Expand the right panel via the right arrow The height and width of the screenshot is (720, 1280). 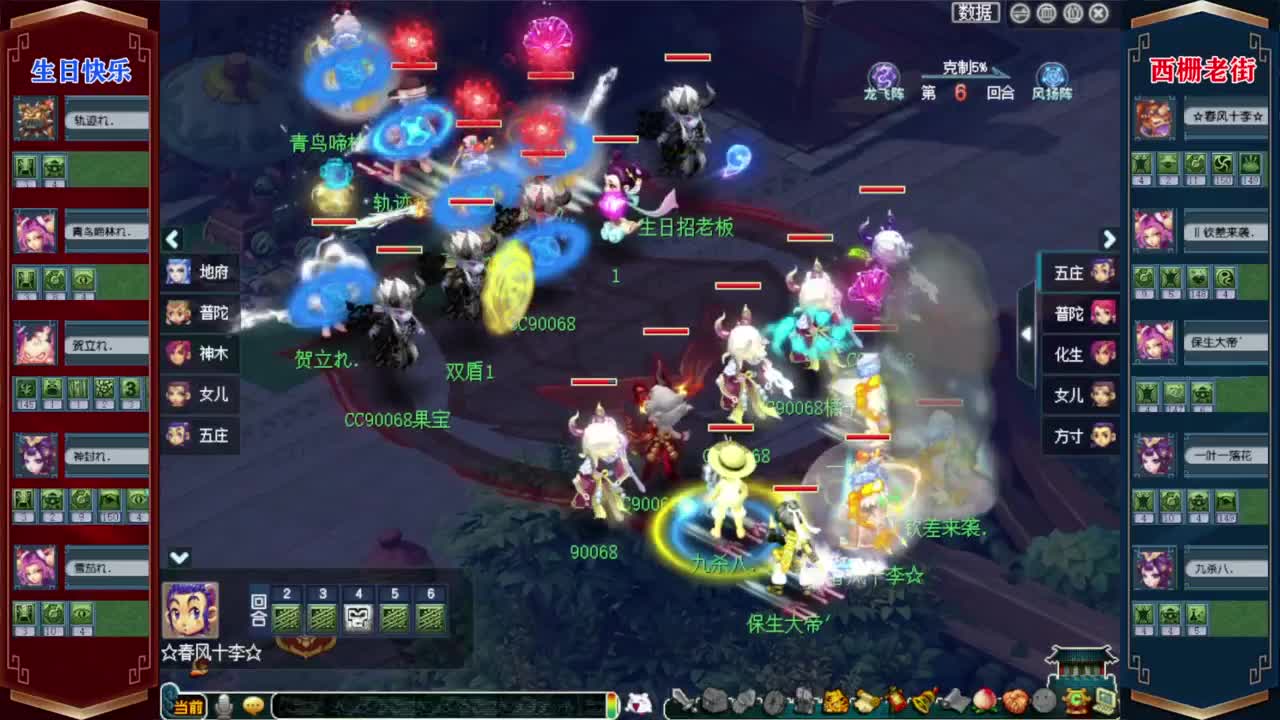tap(1109, 240)
